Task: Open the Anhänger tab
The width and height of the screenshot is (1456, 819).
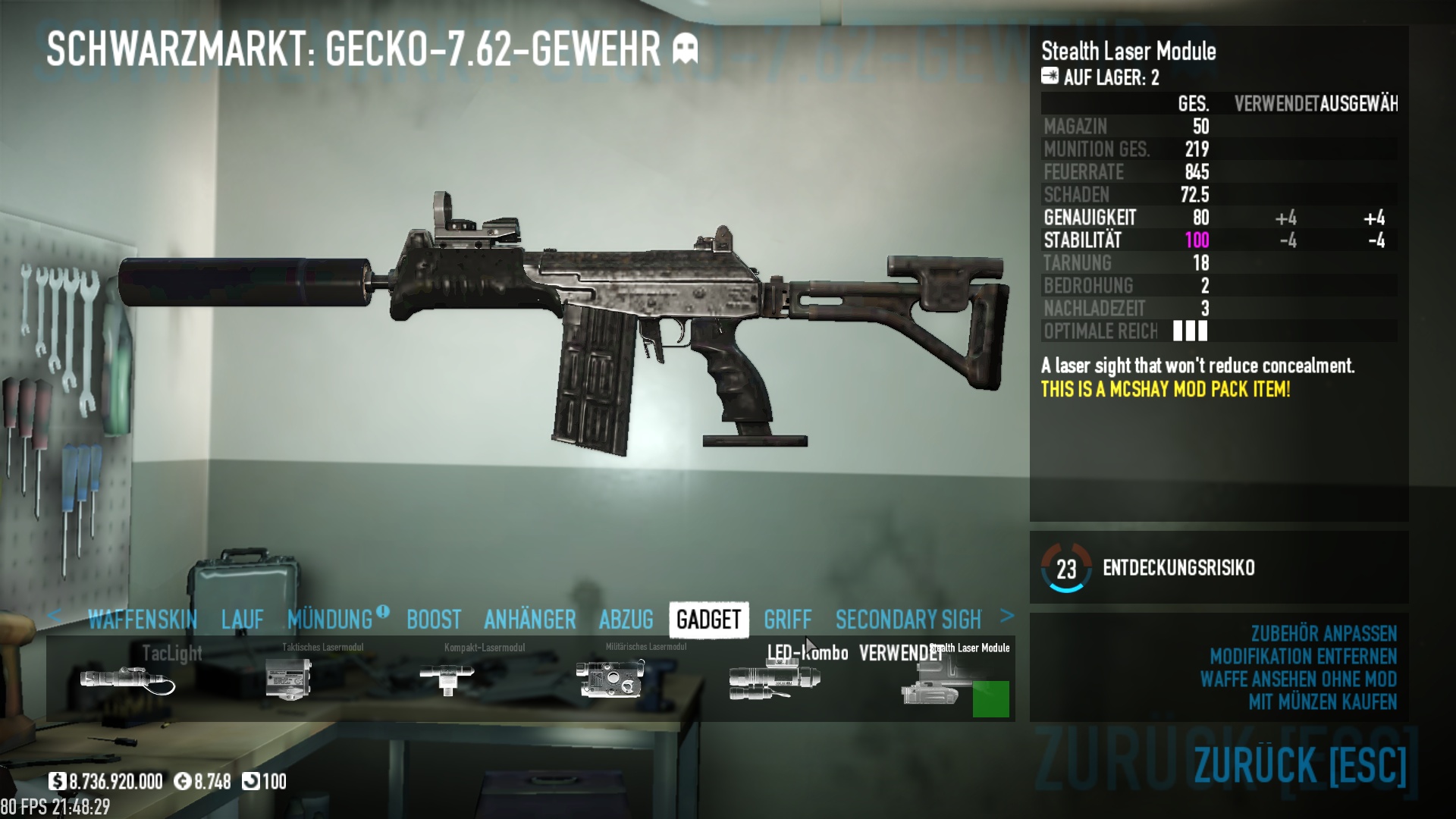Action: [530, 620]
